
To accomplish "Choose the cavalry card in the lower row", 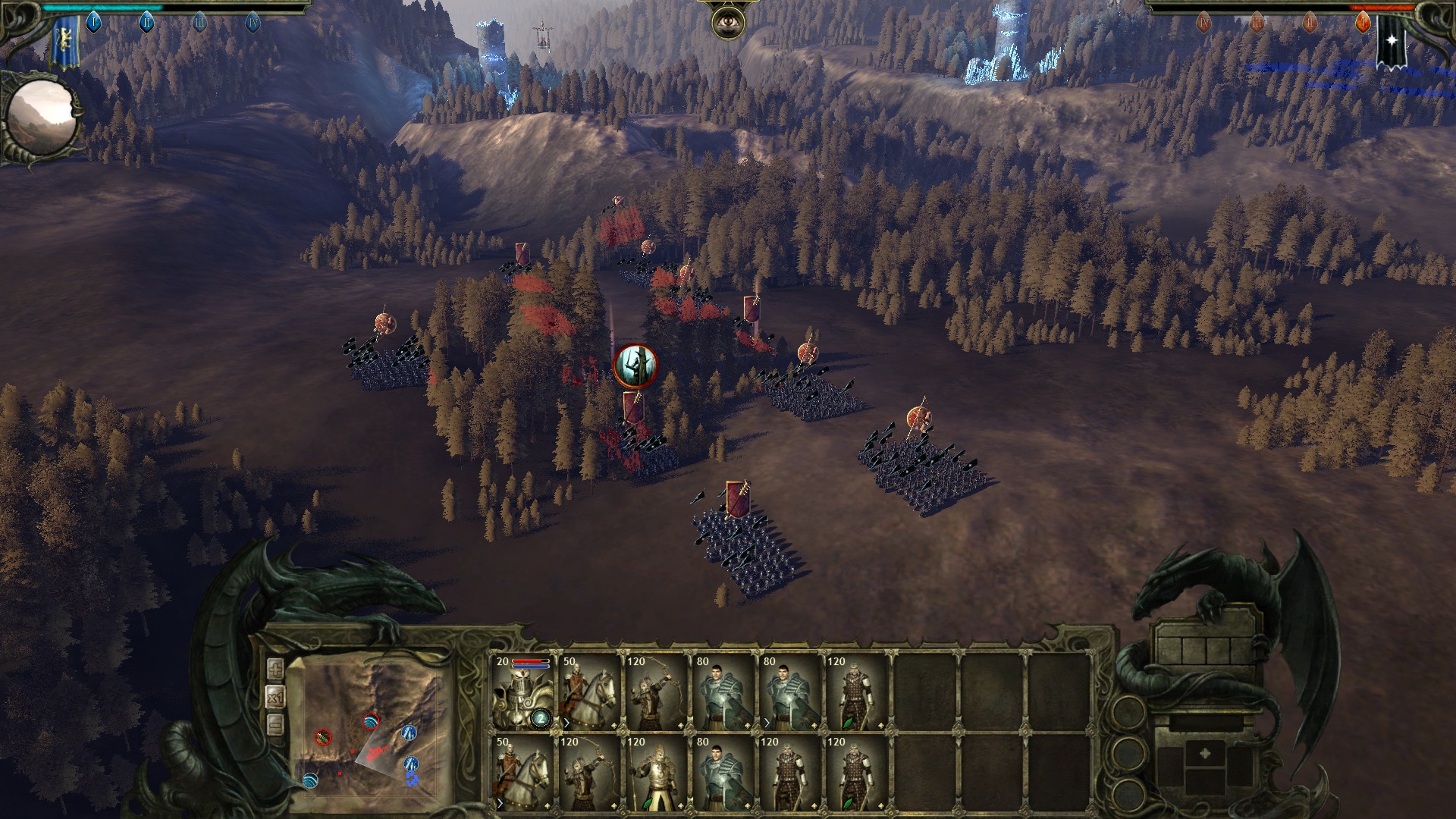I will pos(524,775).
